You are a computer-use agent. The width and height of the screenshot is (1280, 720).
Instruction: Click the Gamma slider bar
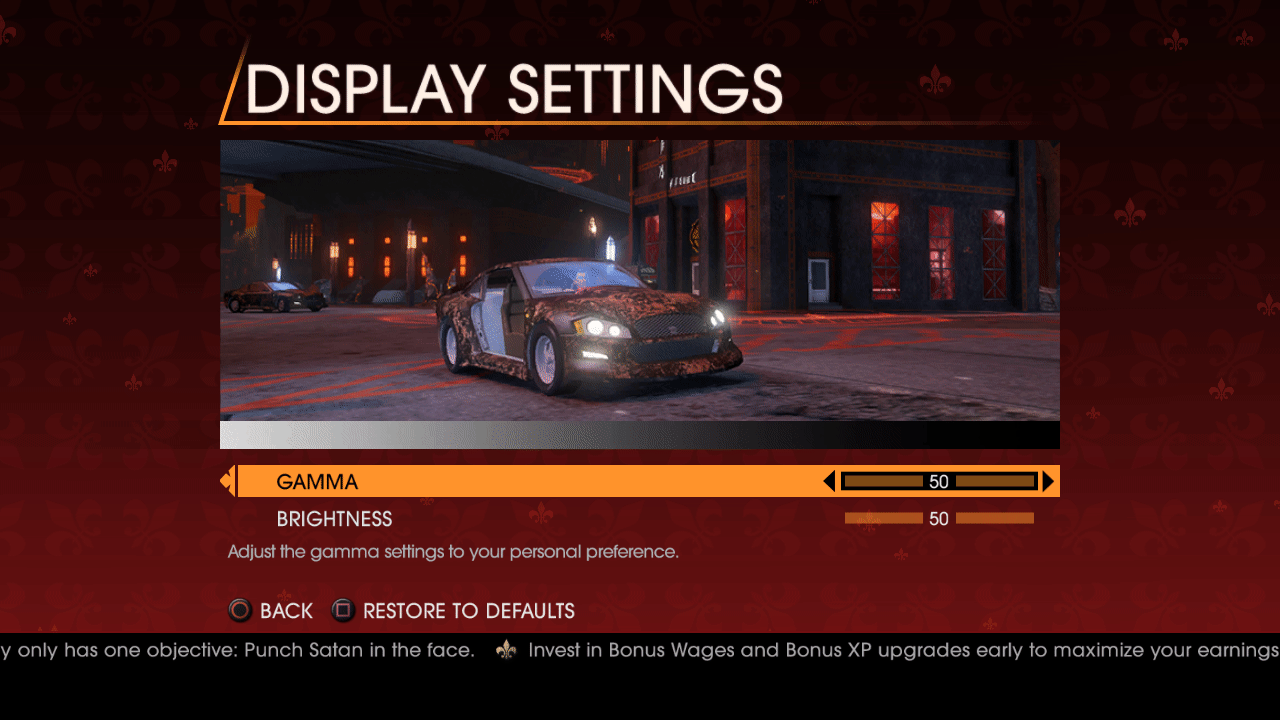(938, 482)
